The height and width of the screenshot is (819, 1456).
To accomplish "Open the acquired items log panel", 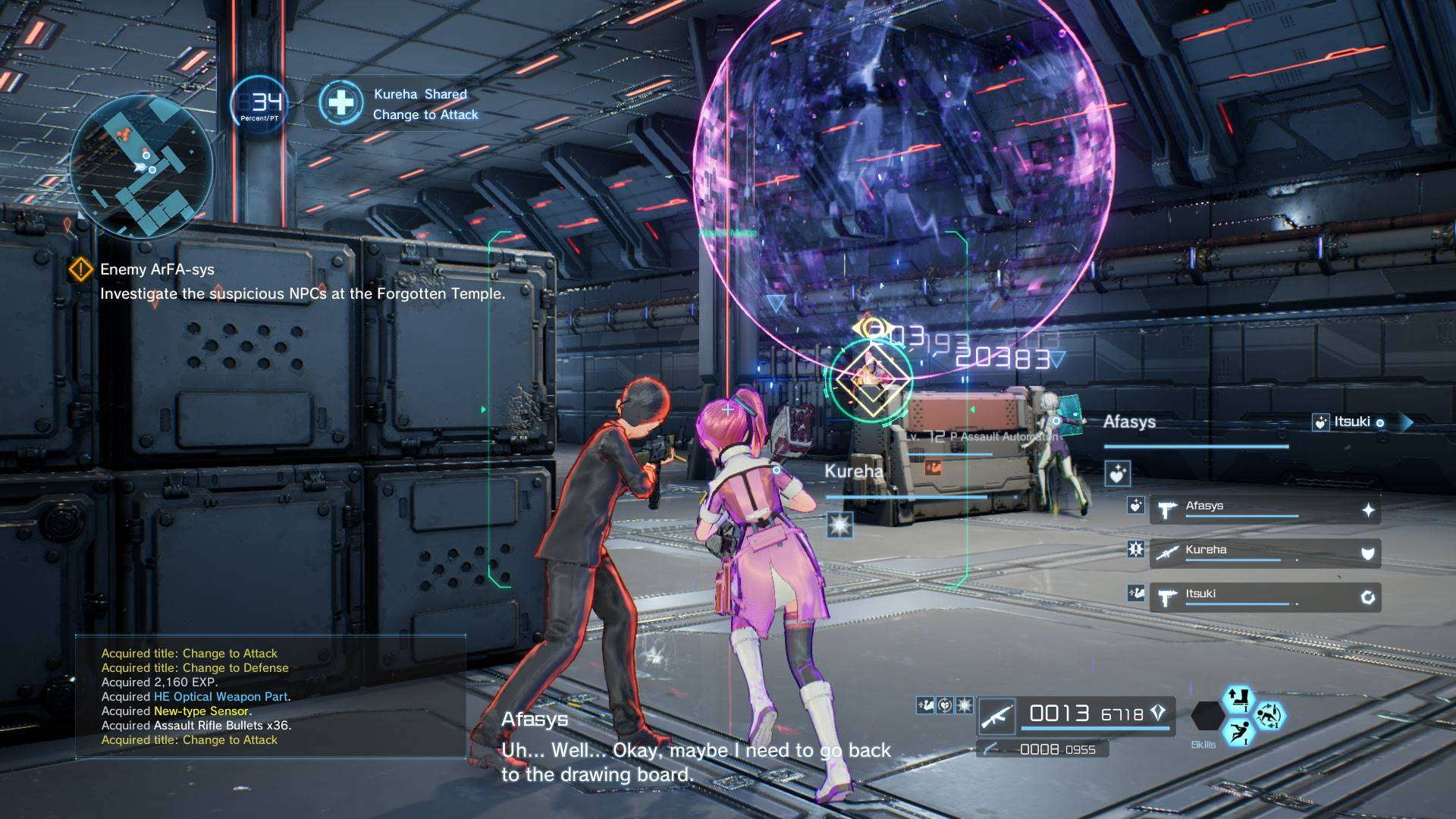I will point(270,696).
